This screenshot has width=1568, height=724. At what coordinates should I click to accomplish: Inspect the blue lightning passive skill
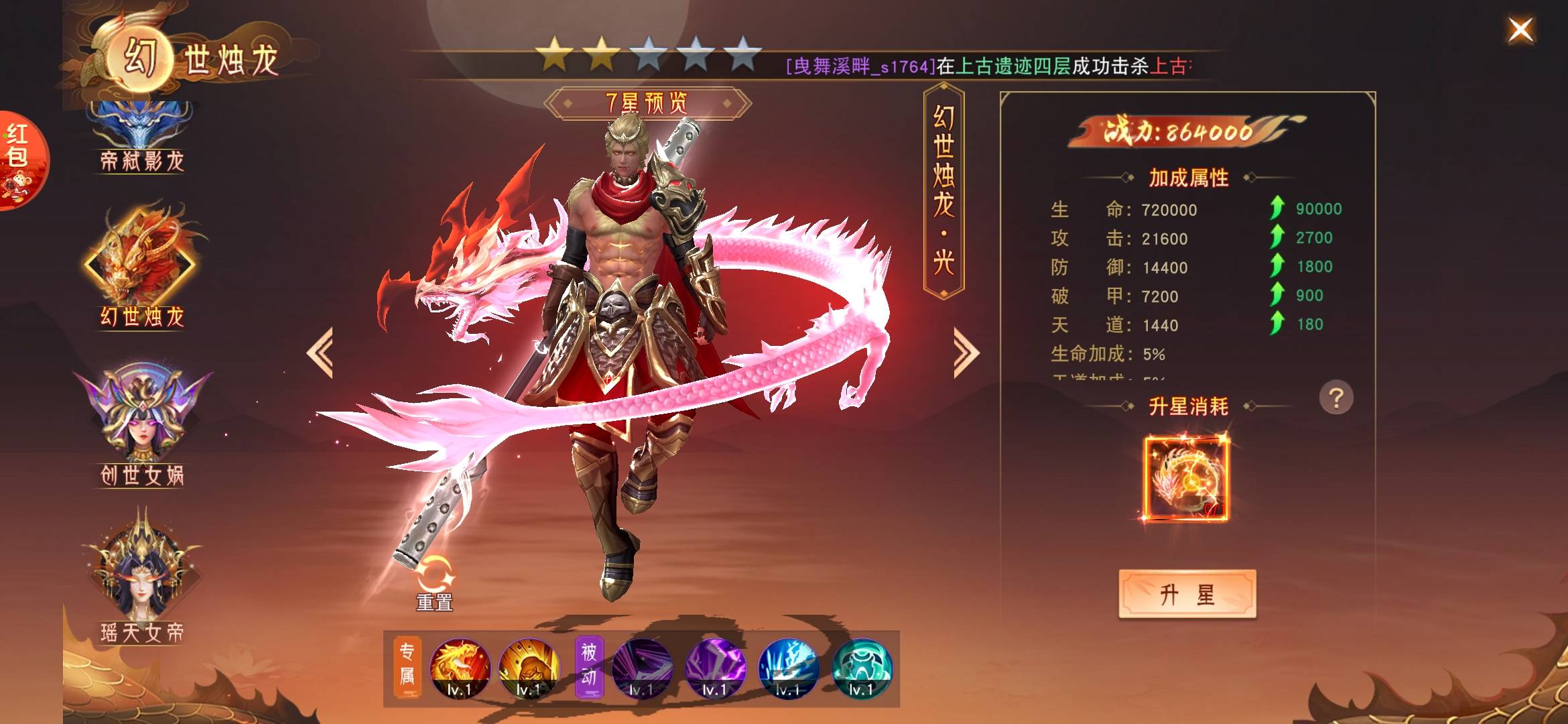point(788,668)
